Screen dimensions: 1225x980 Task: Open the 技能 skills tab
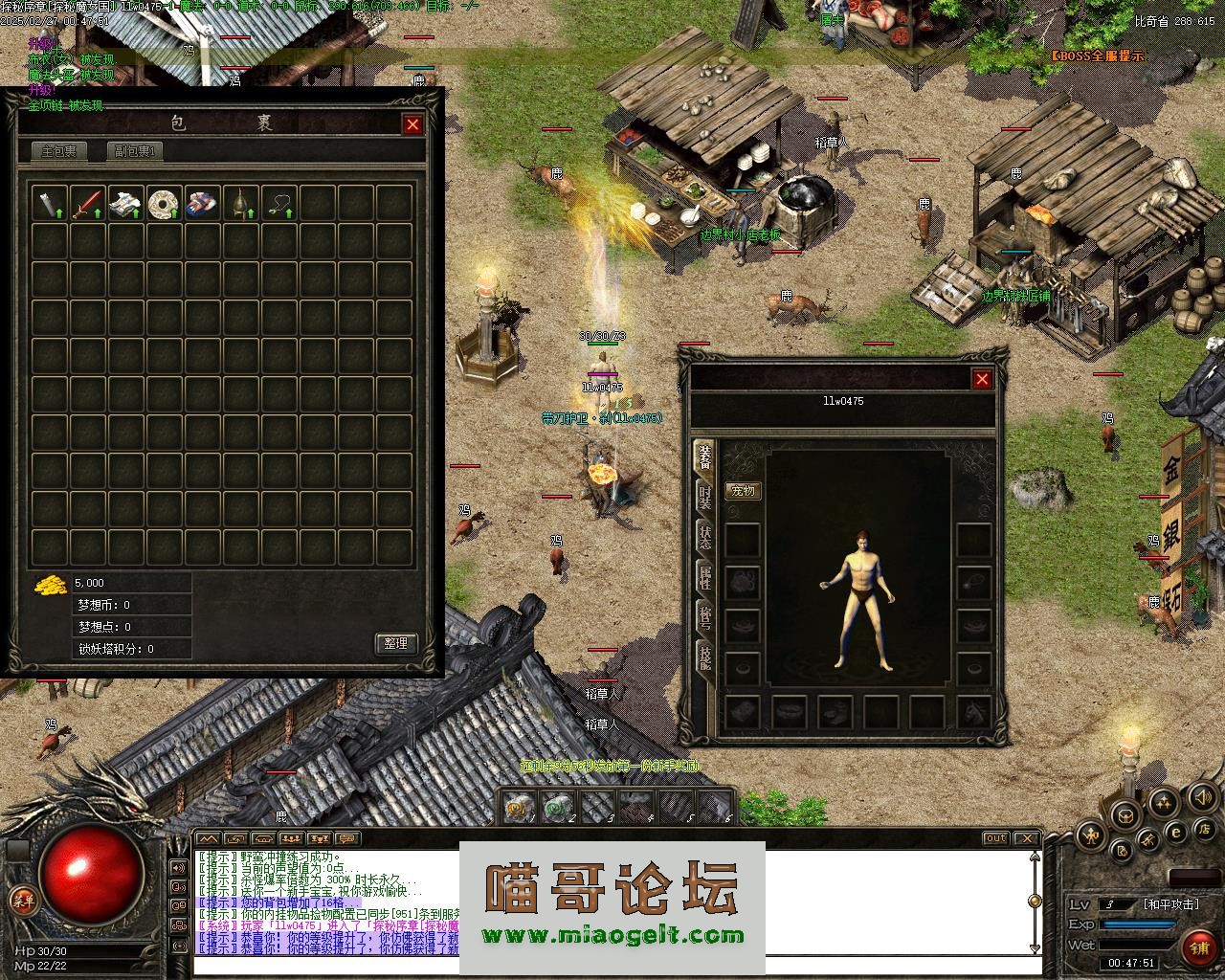[x=705, y=657]
